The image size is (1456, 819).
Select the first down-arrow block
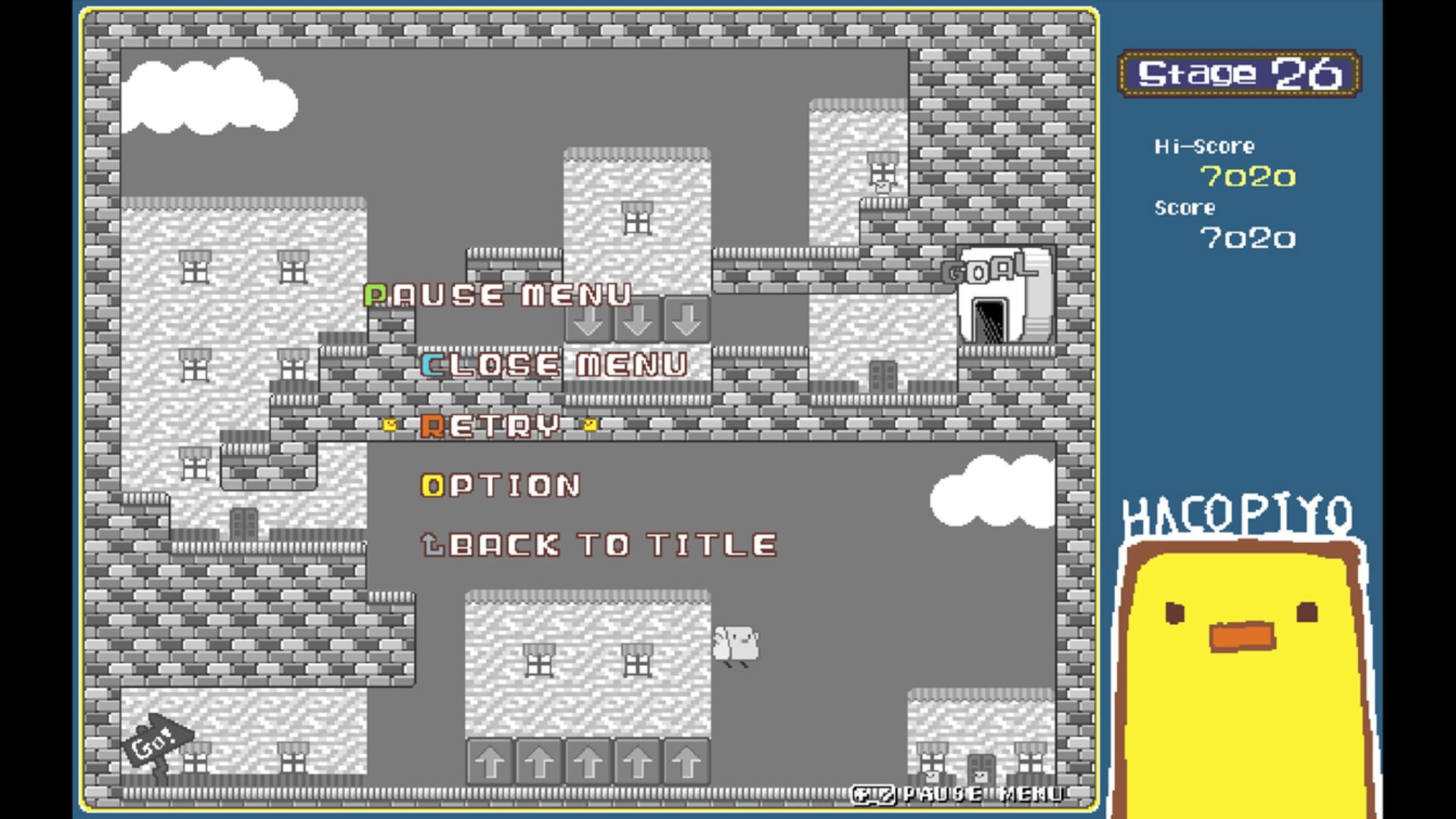click(588, 322)
